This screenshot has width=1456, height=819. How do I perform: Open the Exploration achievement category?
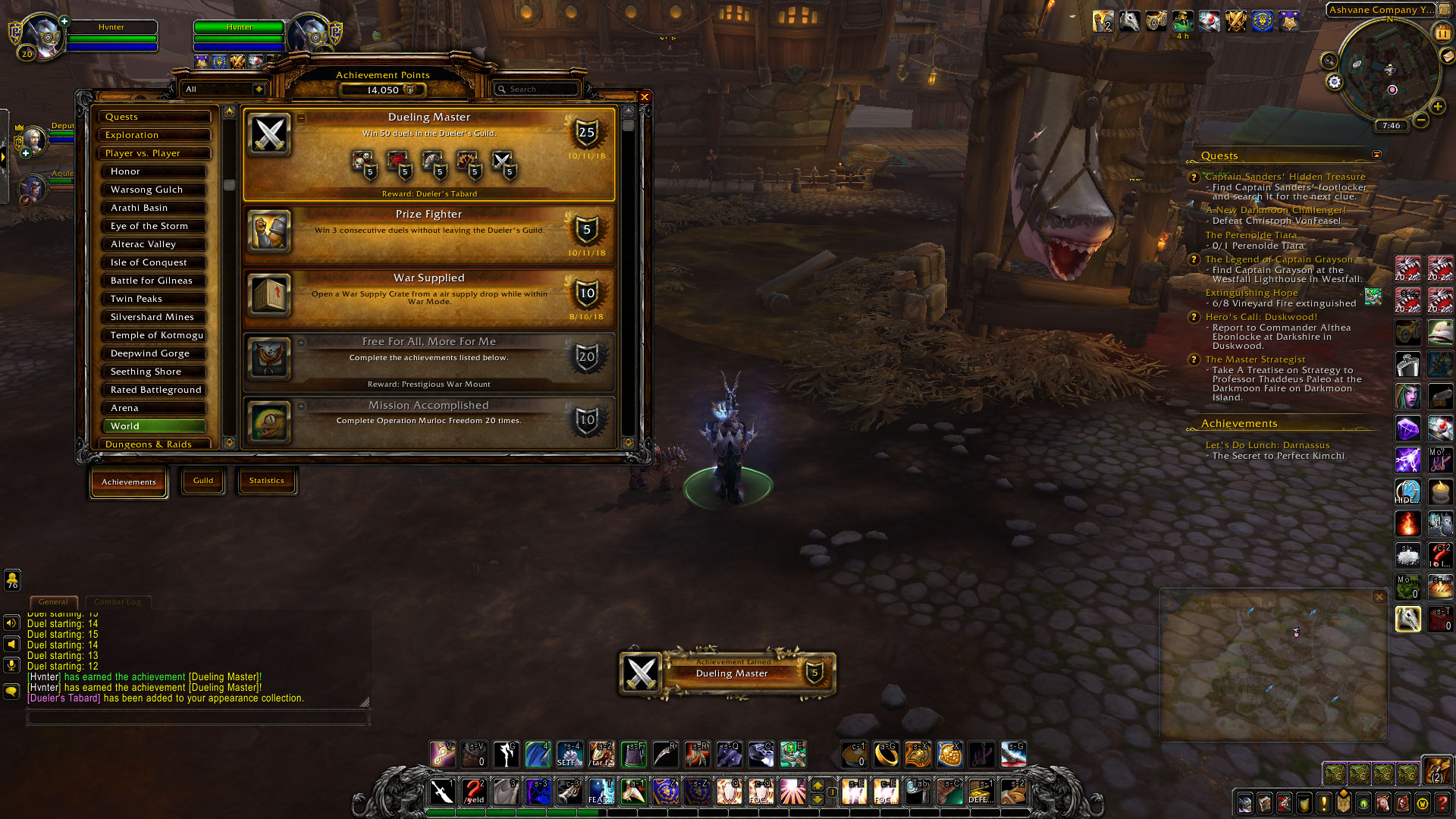pos(154,135)
